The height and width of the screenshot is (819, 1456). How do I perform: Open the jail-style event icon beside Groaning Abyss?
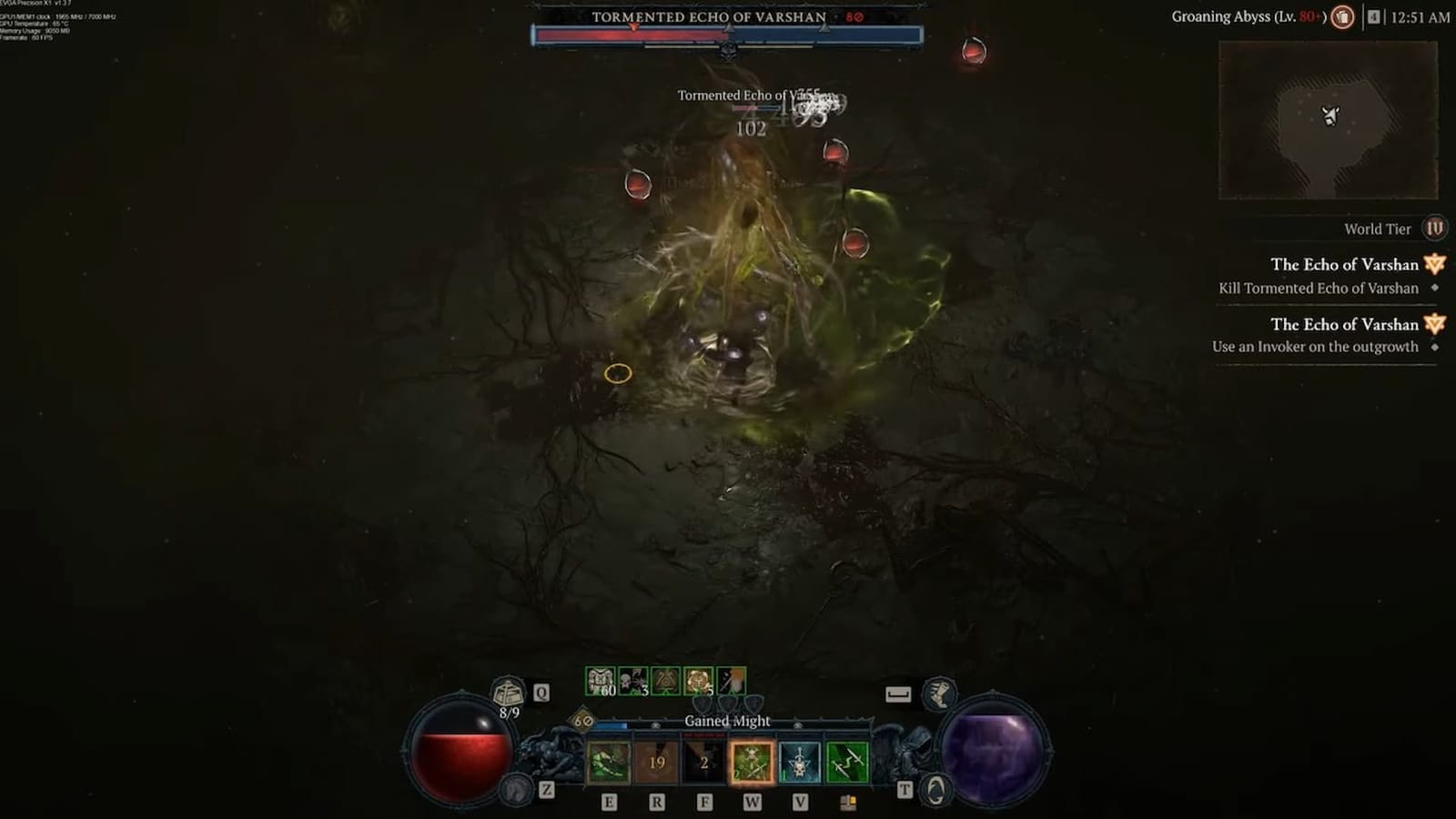[1344, 18]
